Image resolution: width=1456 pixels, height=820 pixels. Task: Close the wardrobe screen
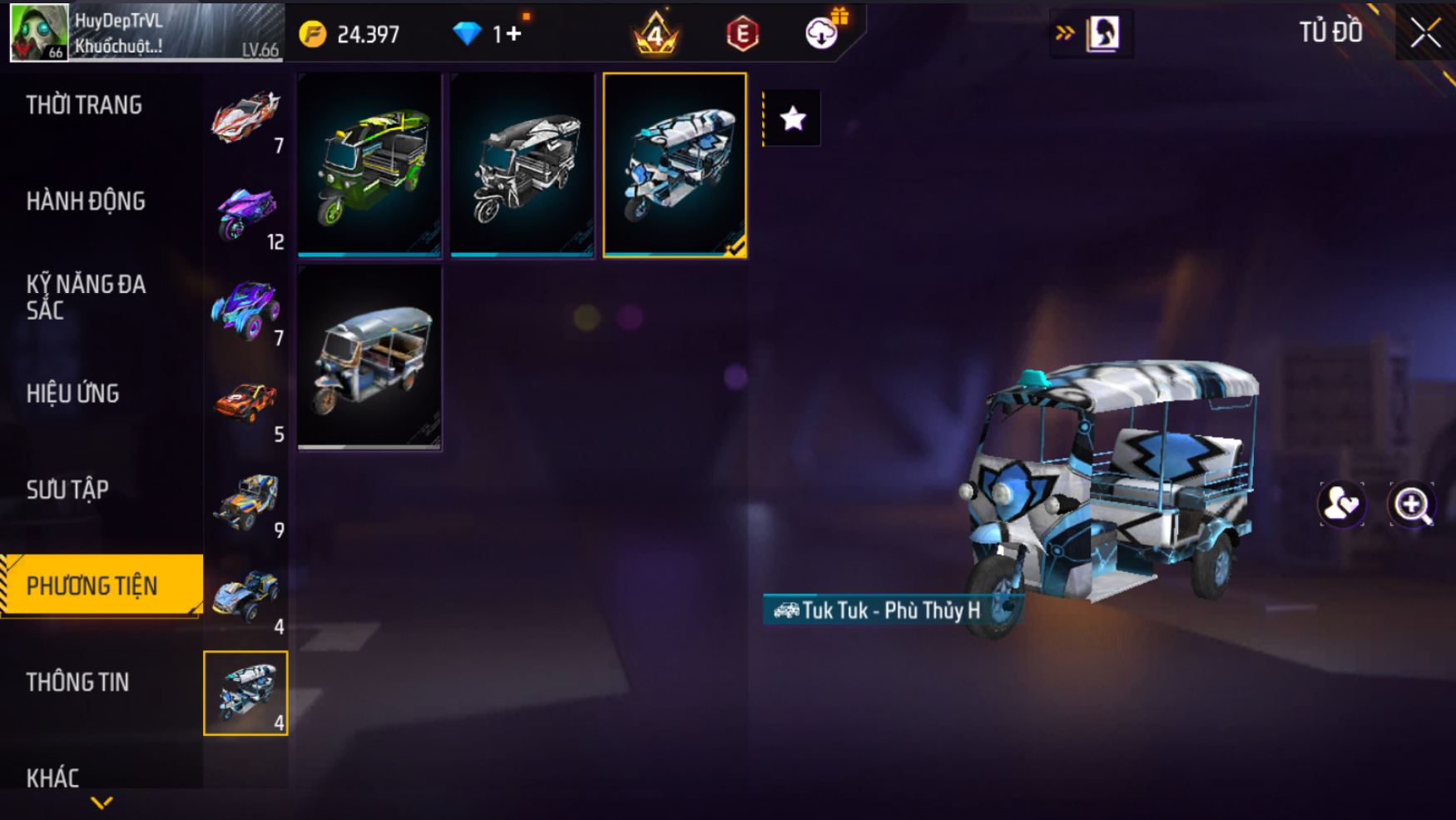(x=1425, y=33)
